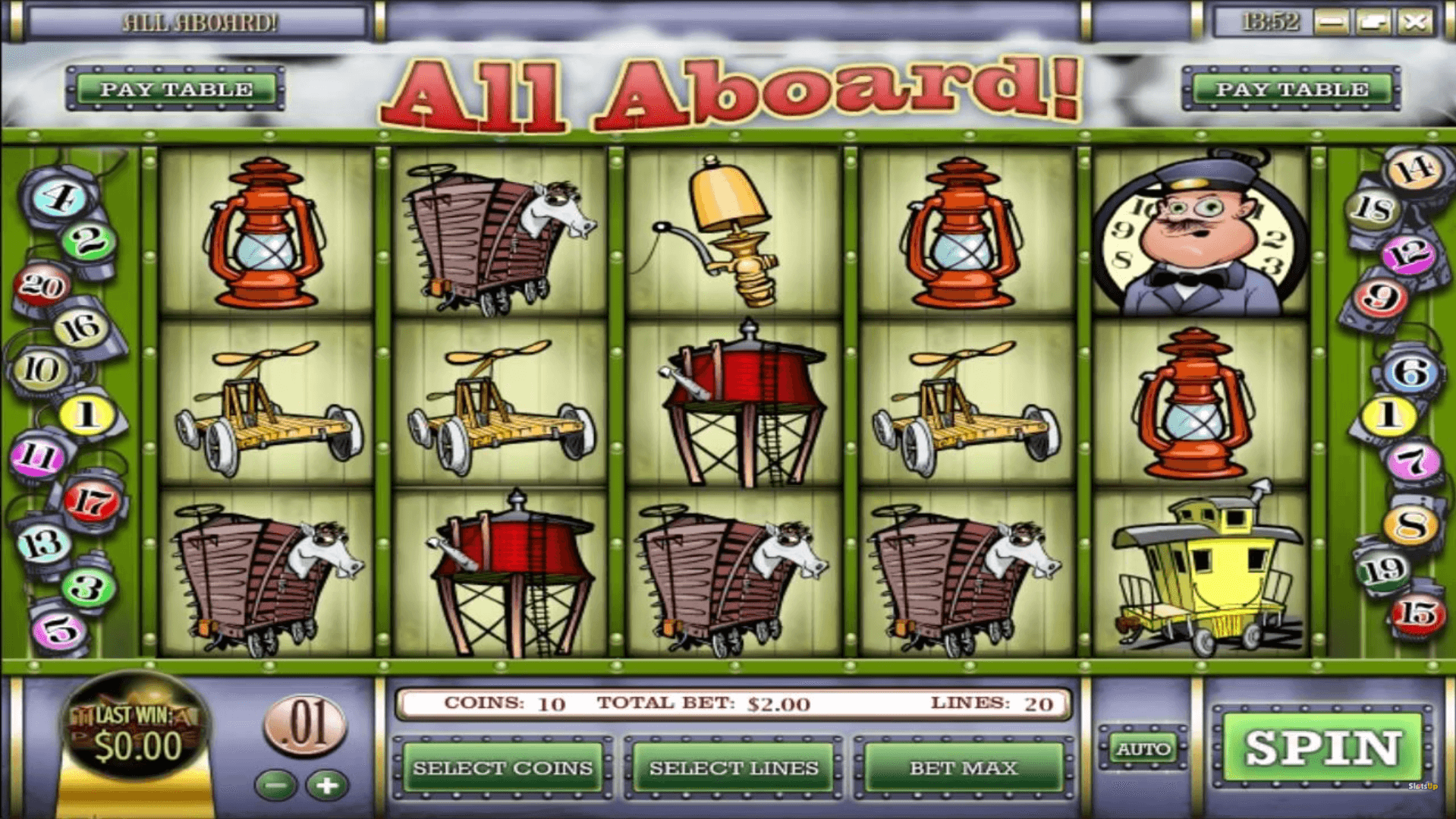Click the Select Coins button
The image size is (1456, 819).
coord(502,768)
